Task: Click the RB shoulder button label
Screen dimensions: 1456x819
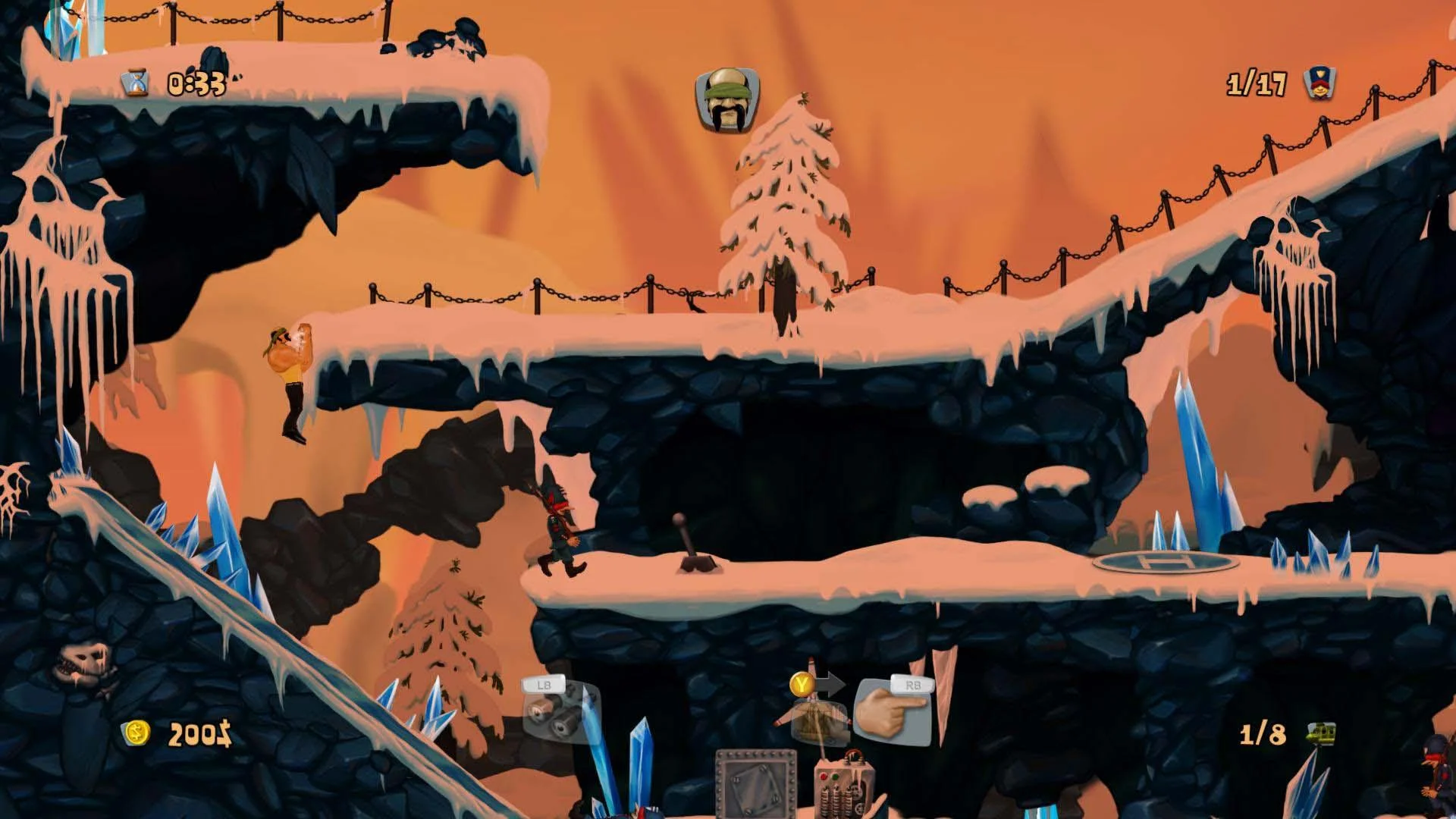Action: (912, 686)
